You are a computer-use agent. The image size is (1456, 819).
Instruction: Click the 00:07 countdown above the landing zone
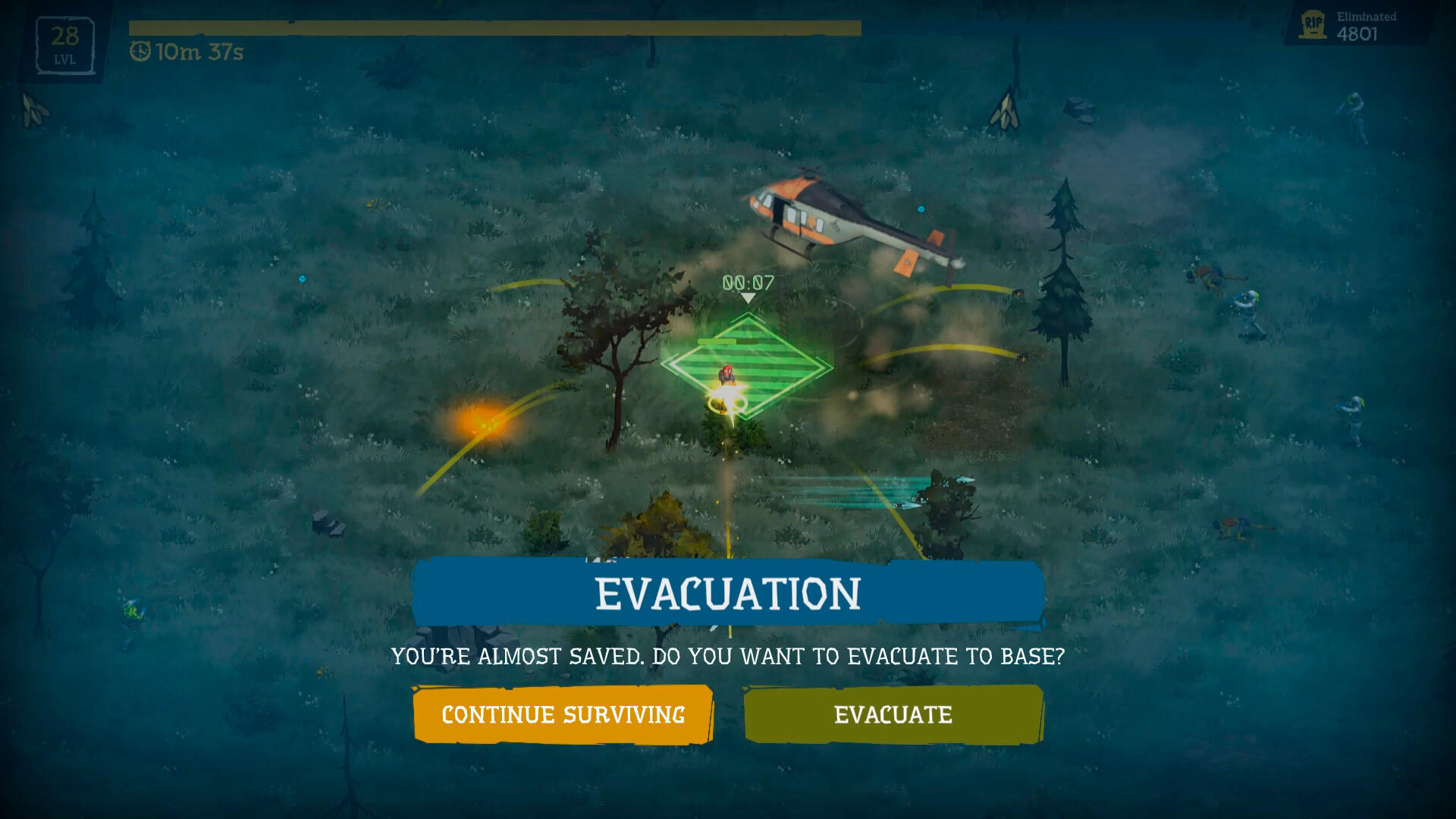[x=747, y=281]
